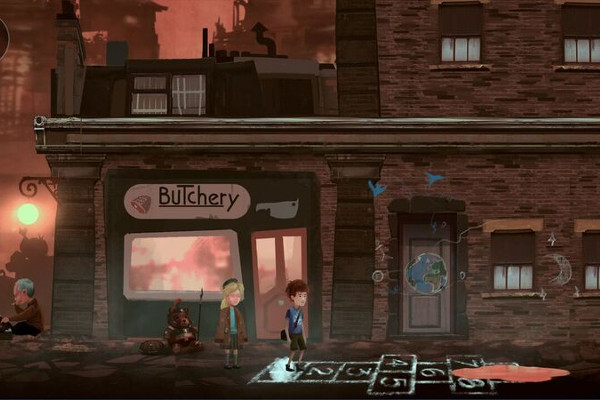This screenshot has width=600, height=400.
Task: Open the dark circular menu button at screen edge
Action: coord(3,37)
